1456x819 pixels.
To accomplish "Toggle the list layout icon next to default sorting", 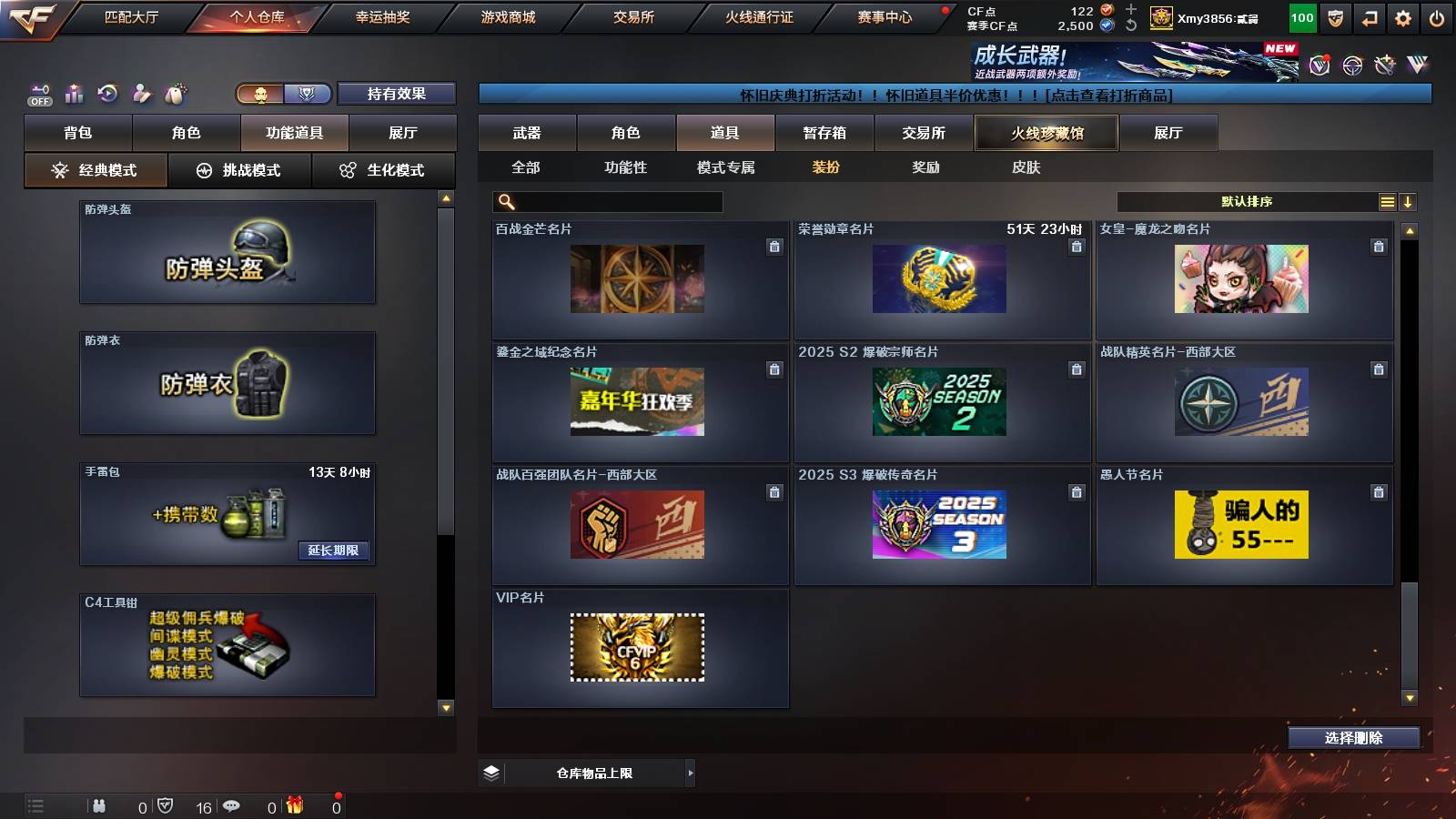I will click(1387, 201).
